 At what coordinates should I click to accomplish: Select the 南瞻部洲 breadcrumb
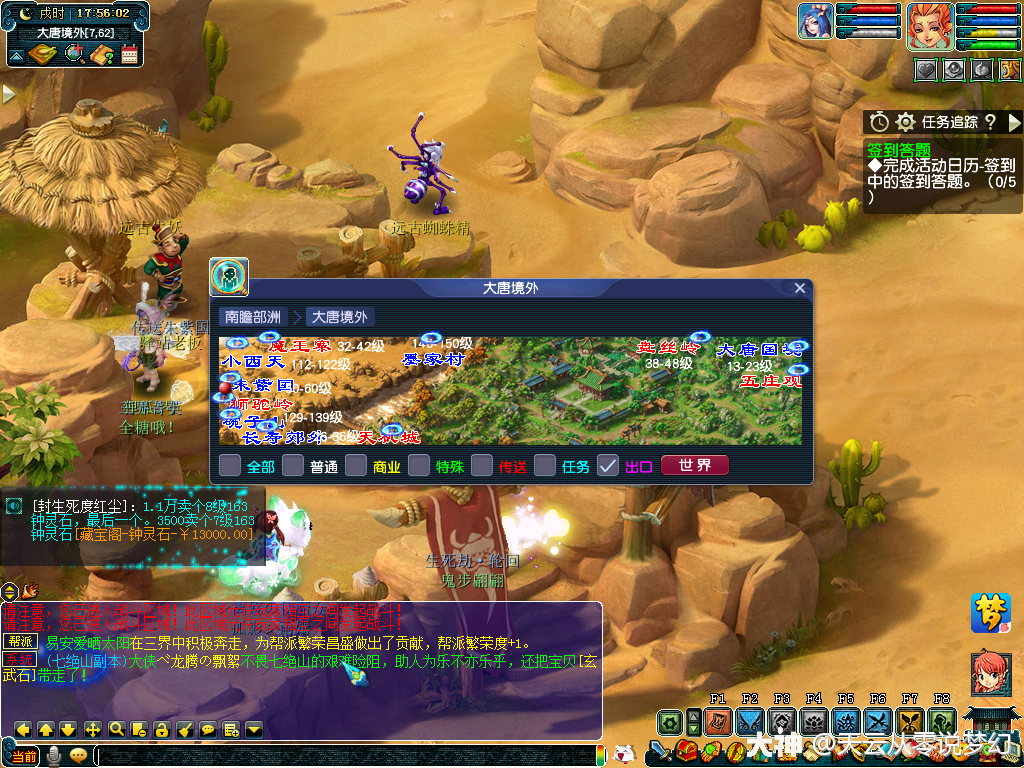coord(252,317)
